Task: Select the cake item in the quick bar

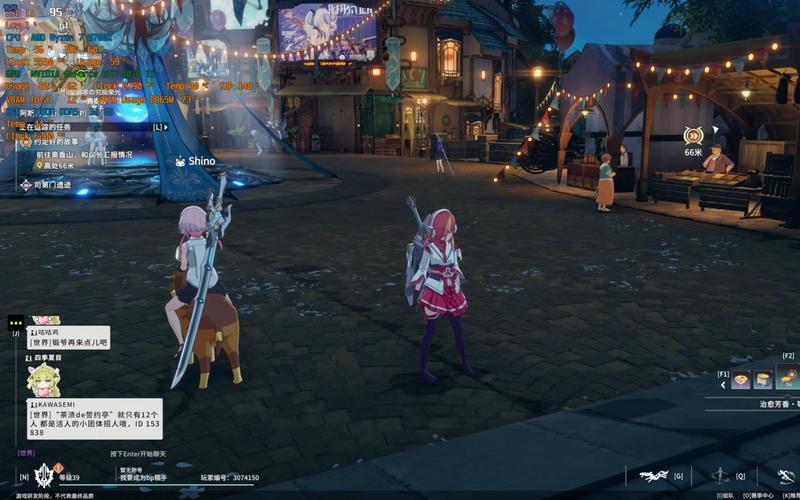Action: tap(763, 379)
